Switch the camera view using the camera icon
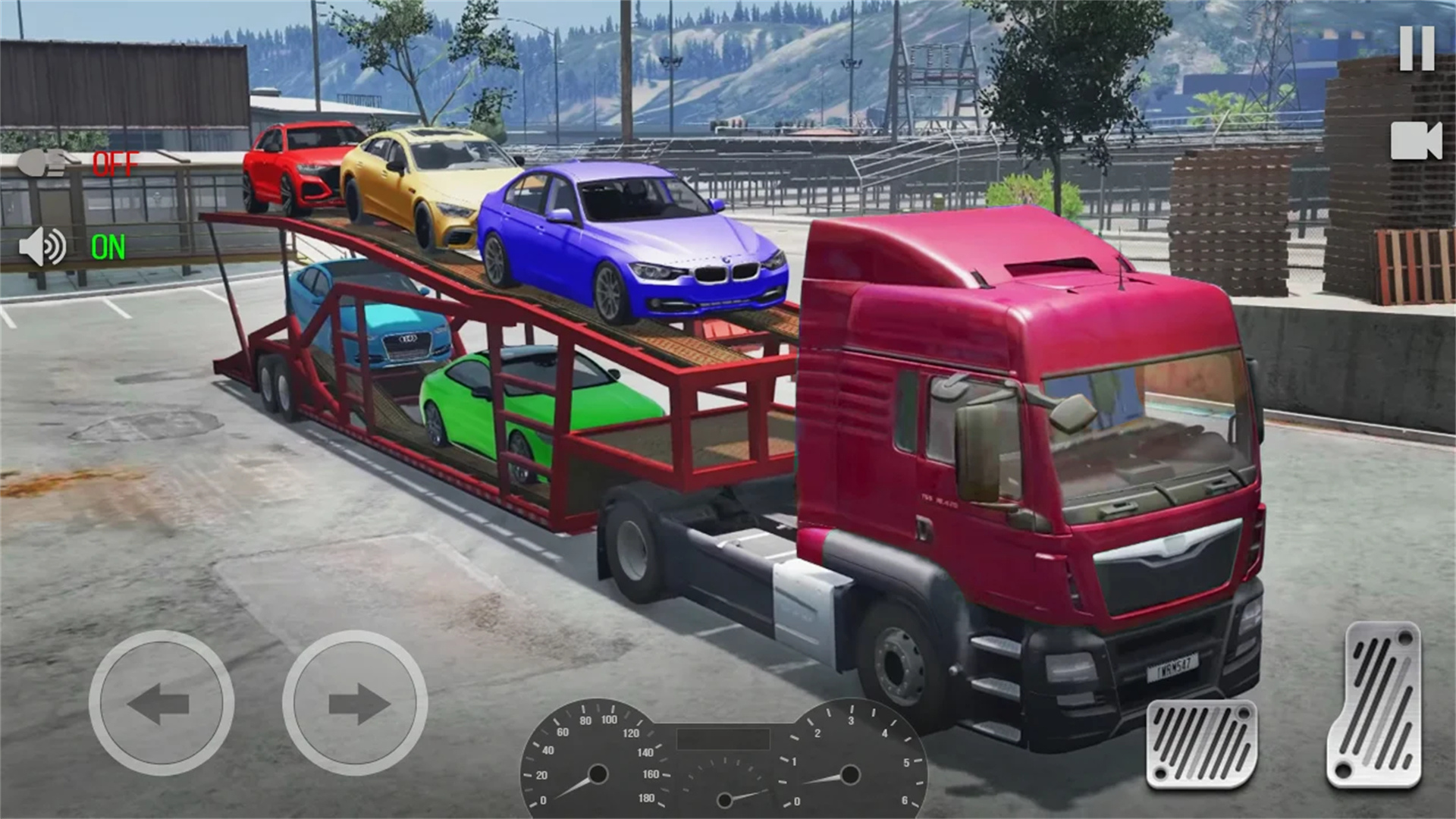Image resolution: width=1456 pixels, height=819 pixels. click(1415, 141)
